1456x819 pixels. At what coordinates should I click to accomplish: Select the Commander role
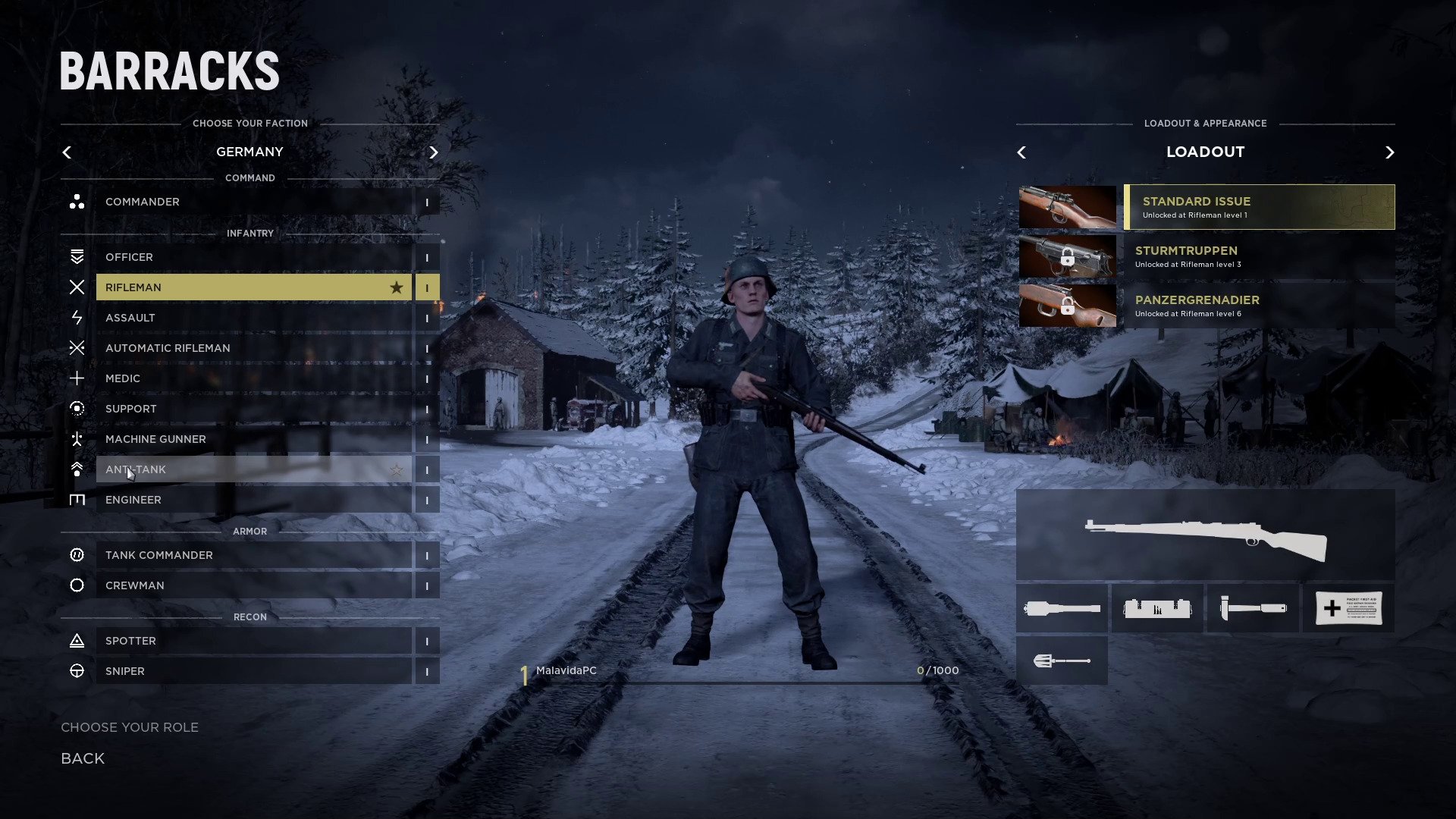click(x=253, y=202)
